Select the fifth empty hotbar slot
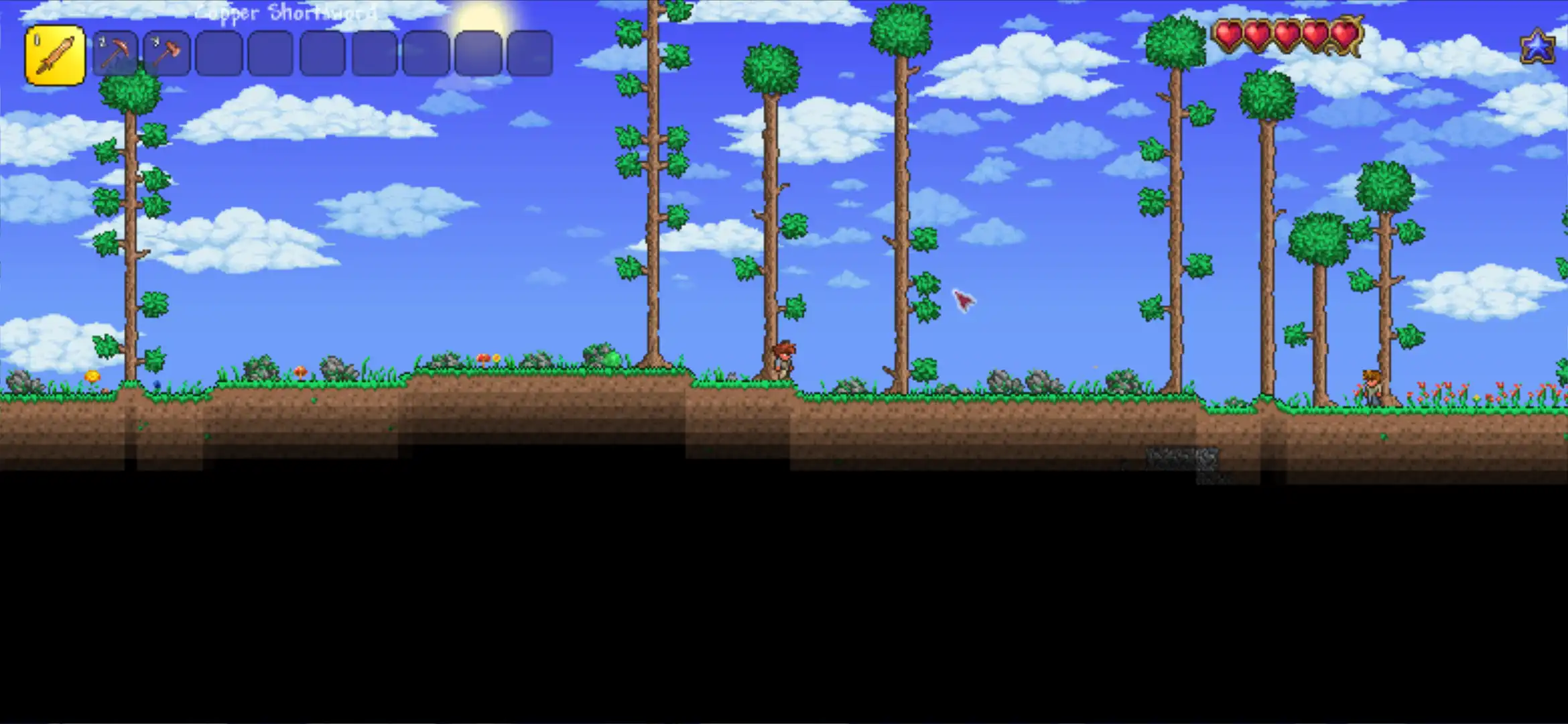 [269, 54]
